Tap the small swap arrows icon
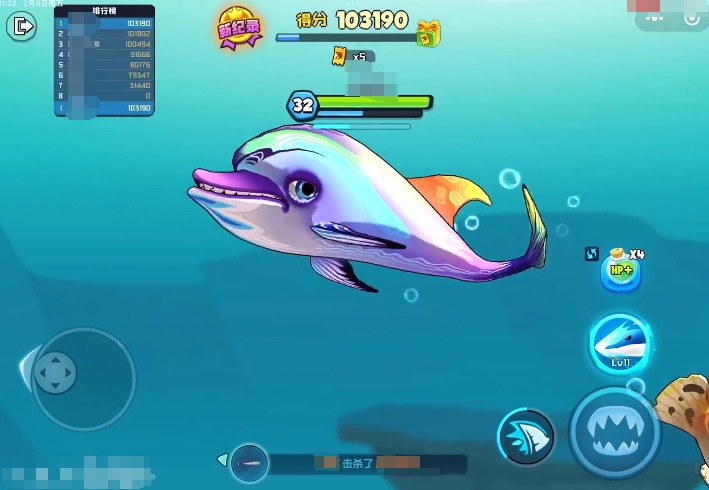The width and height of the screenshot is (709, 490). (x=591, y=254)
